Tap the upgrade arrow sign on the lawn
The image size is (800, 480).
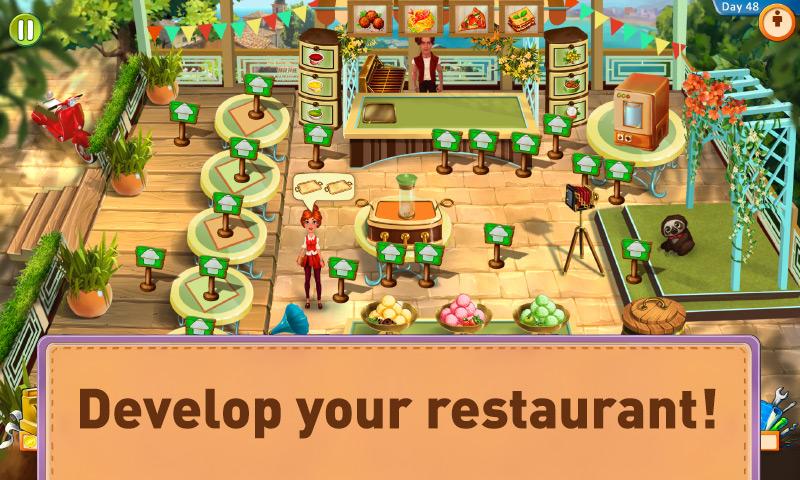coord(635,249)
